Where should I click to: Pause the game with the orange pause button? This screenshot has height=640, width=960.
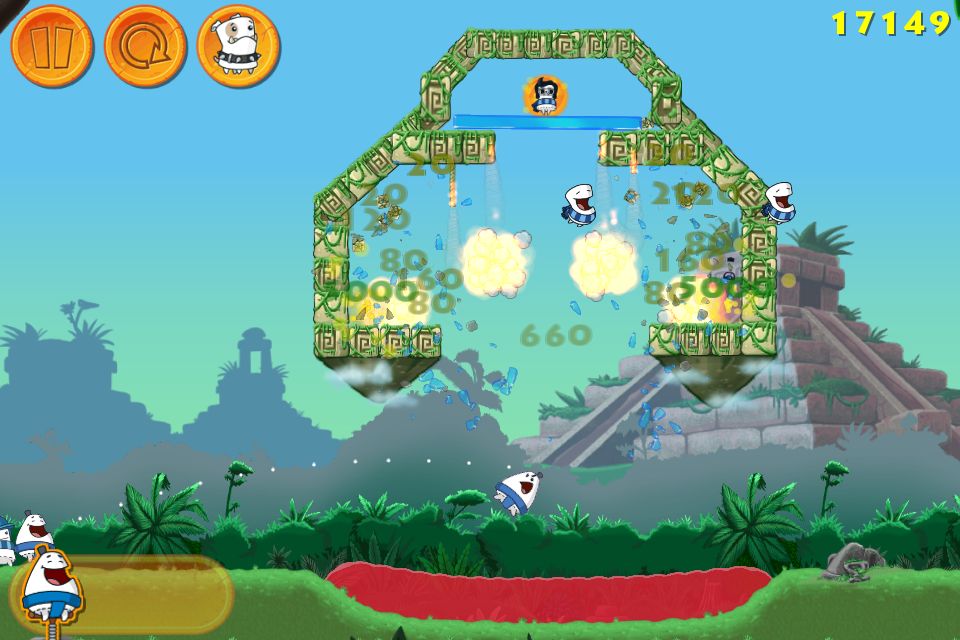point(52,46)
